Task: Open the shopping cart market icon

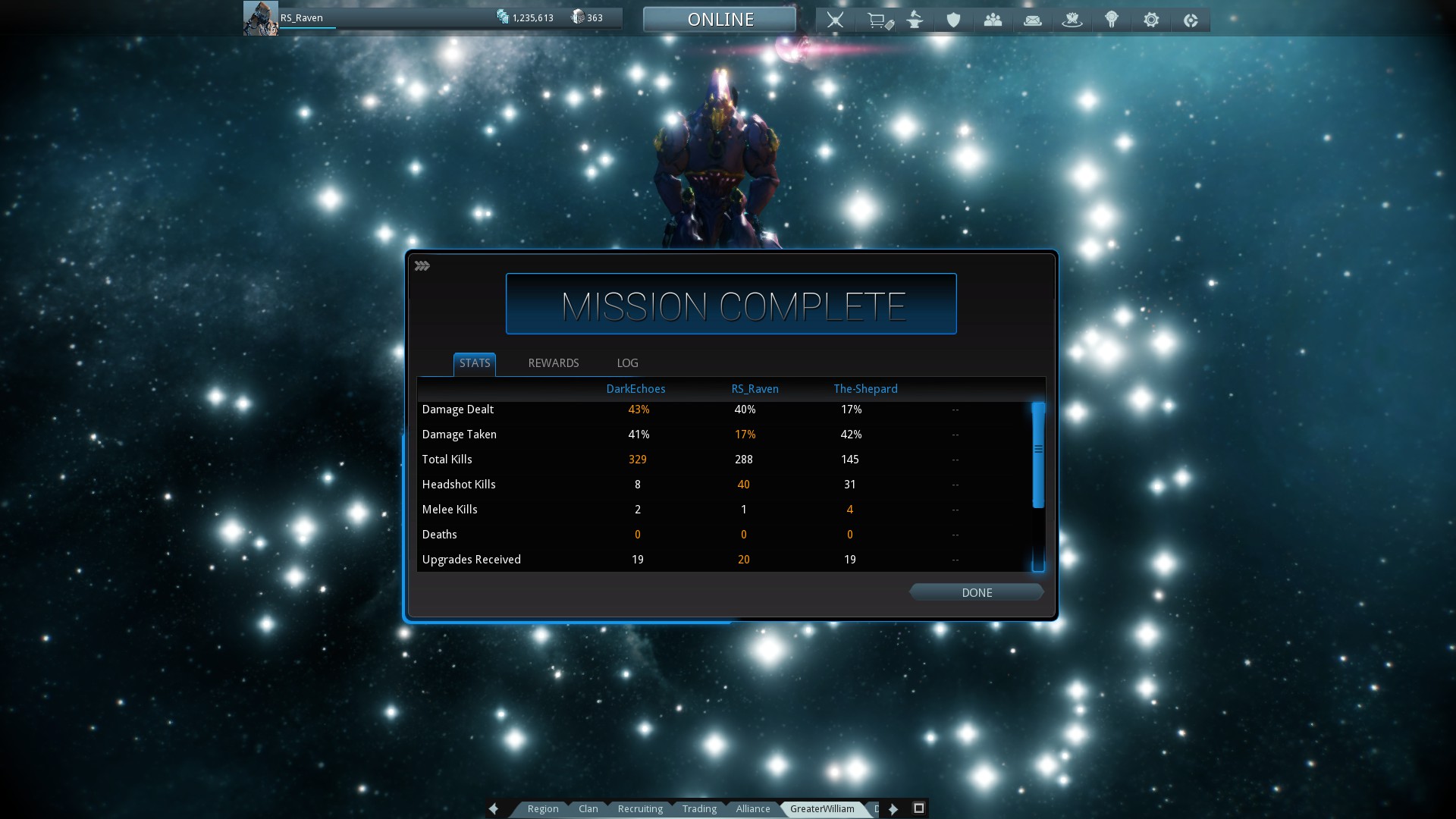Action: pos(879,20)
